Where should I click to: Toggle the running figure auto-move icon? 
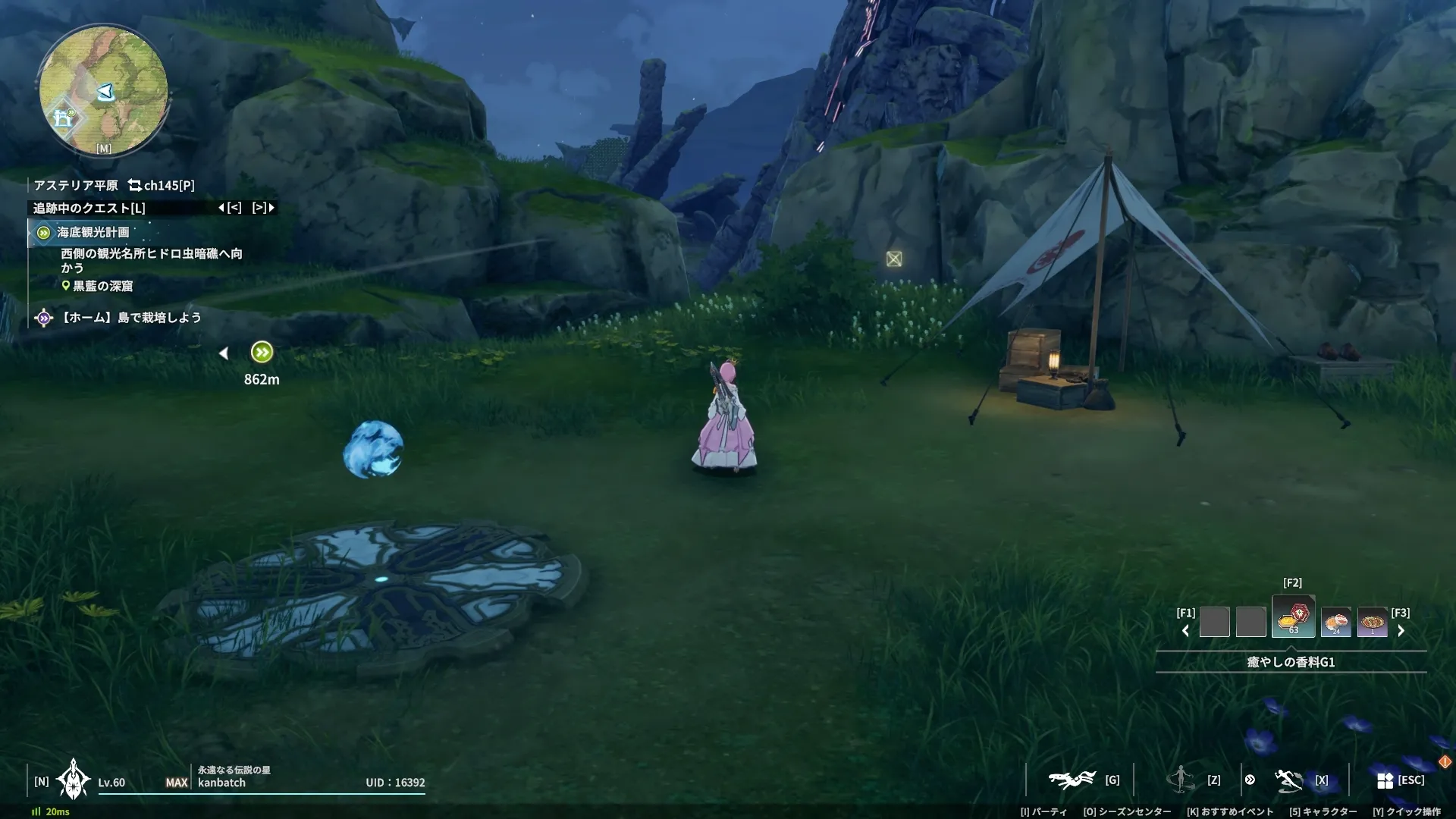(1288, 780)
